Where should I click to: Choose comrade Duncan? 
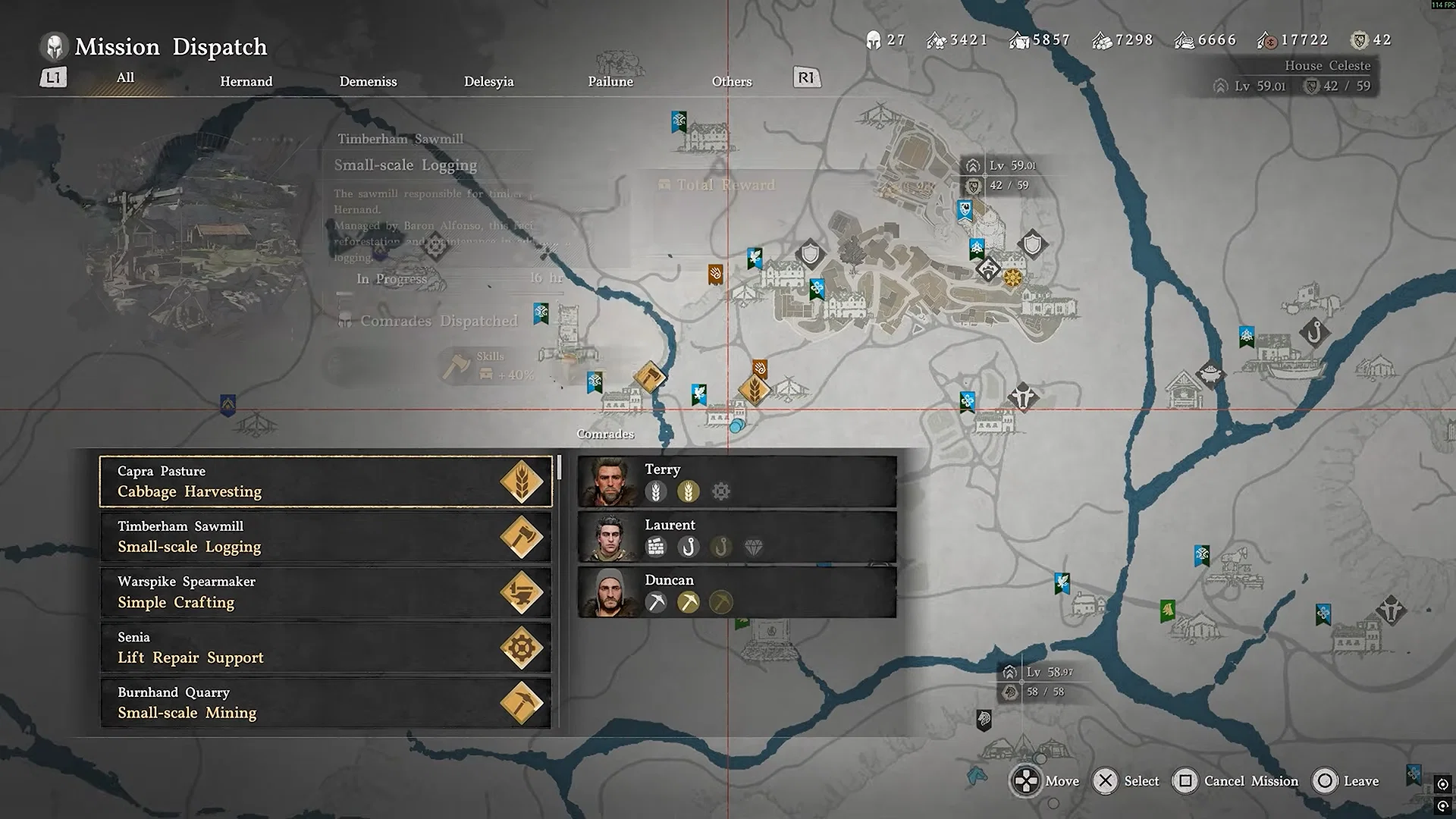click(x=736, y=592)
